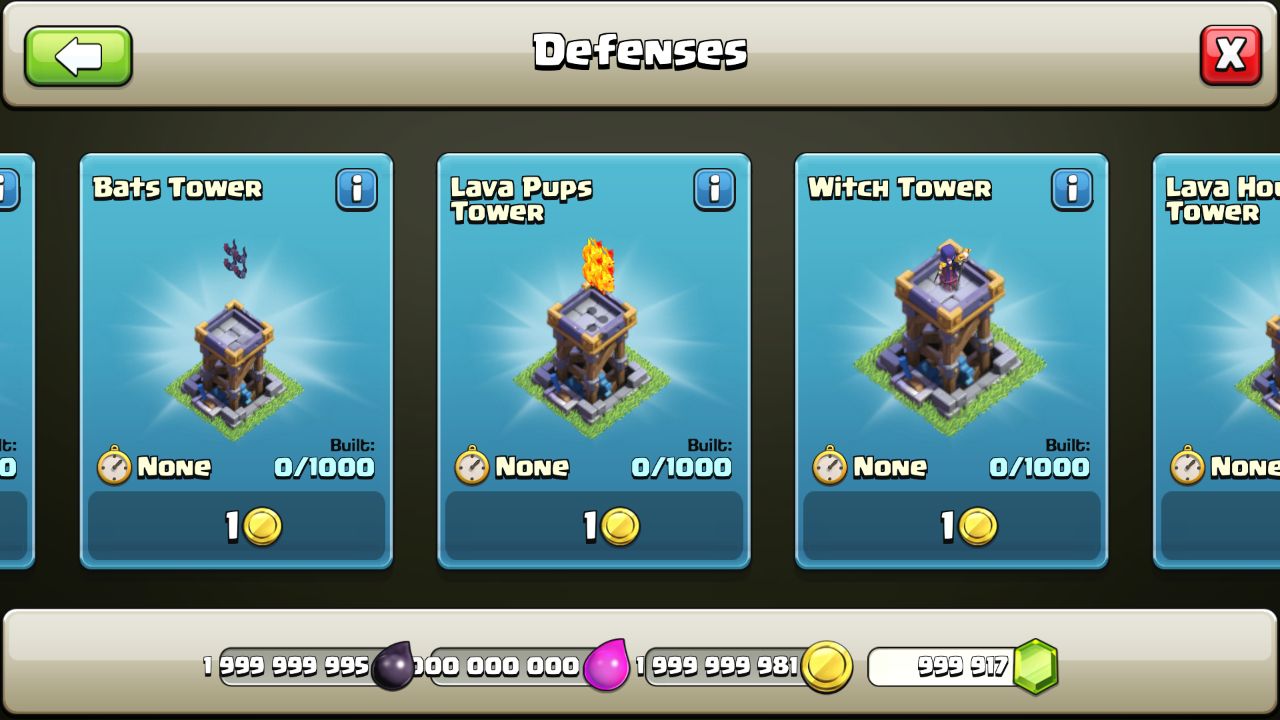Screen dimensions: 1280x720
Task: Open info for Lava Pups Tower
Action: [x=716, y=191]
